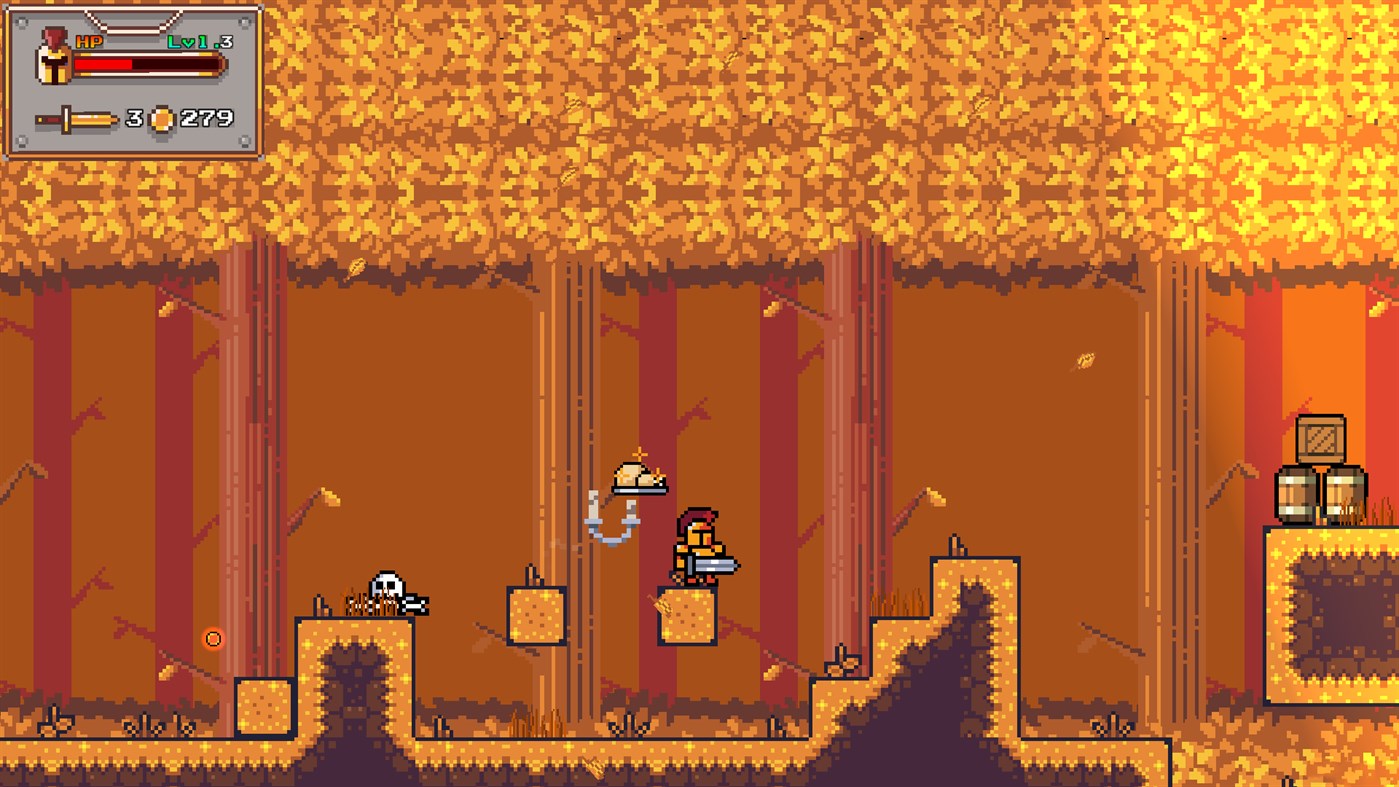Click the roasted chicken on the chandelier
This screenshot has height=787, width=1399.
coord(640,478)
